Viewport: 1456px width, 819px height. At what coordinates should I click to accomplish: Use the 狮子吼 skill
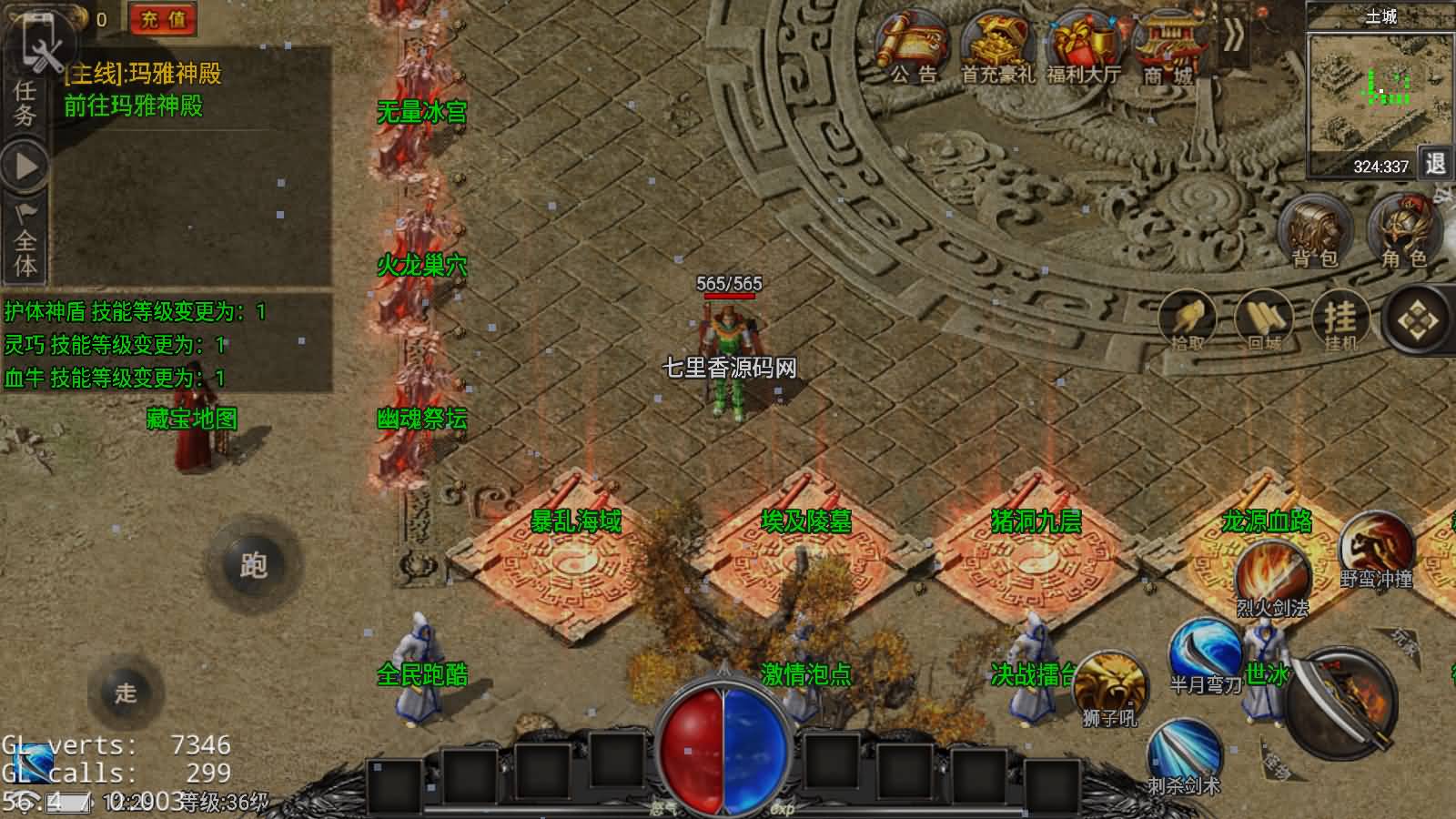point(1109,688)
